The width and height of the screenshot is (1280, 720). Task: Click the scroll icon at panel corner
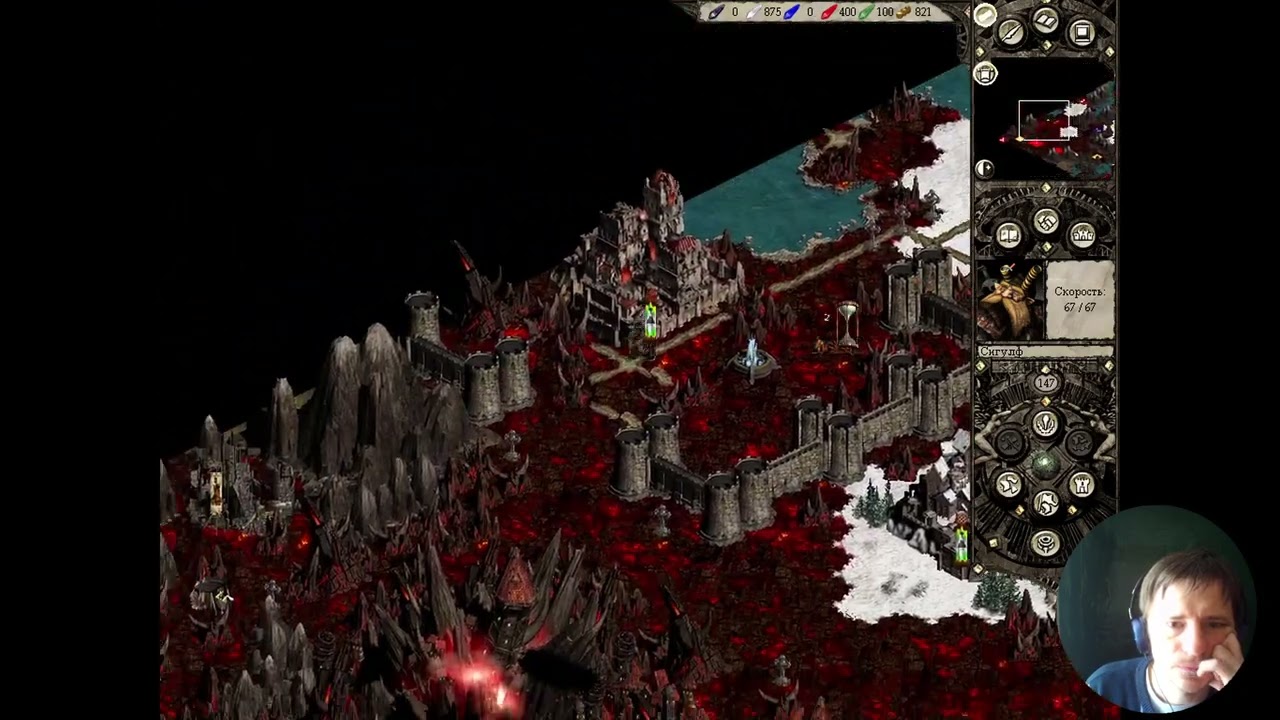(985, 15)
